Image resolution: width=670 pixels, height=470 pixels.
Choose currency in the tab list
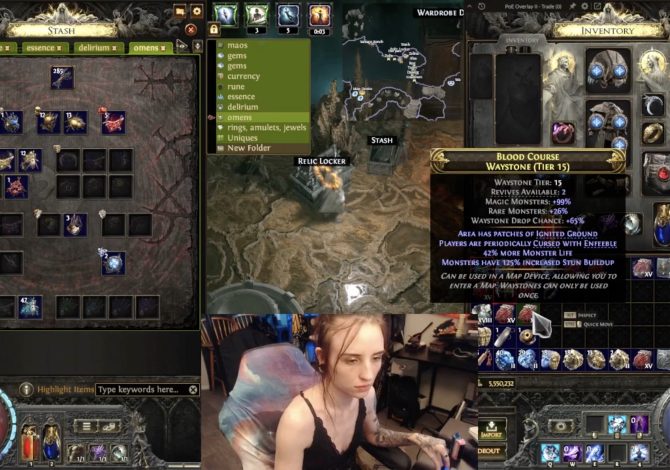pos(243,76)
